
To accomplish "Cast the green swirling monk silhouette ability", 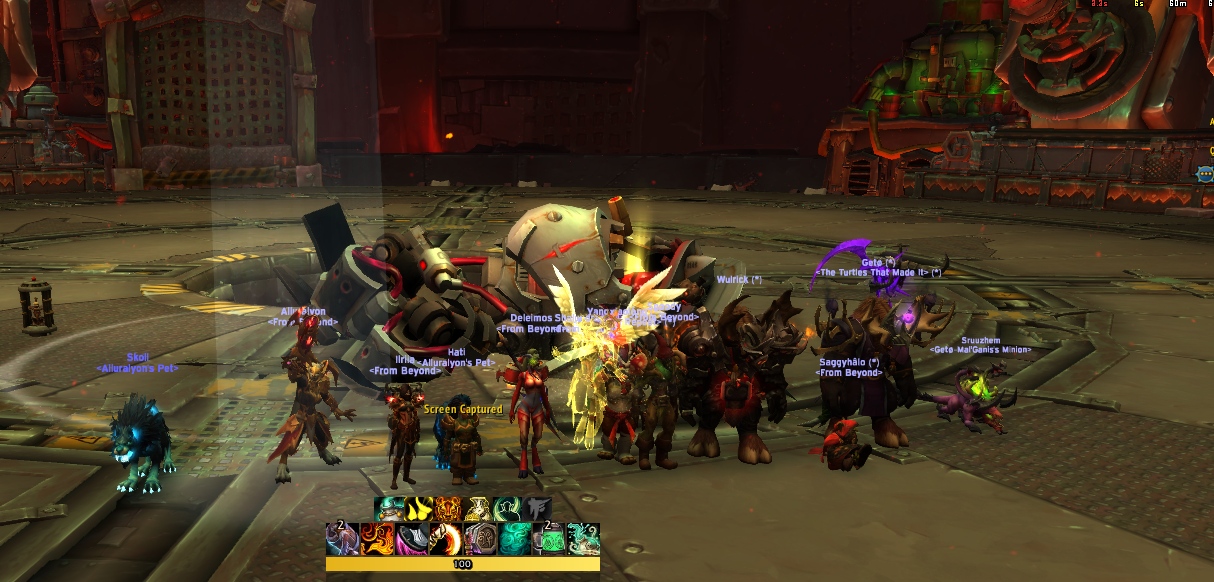I will [508, 510].
